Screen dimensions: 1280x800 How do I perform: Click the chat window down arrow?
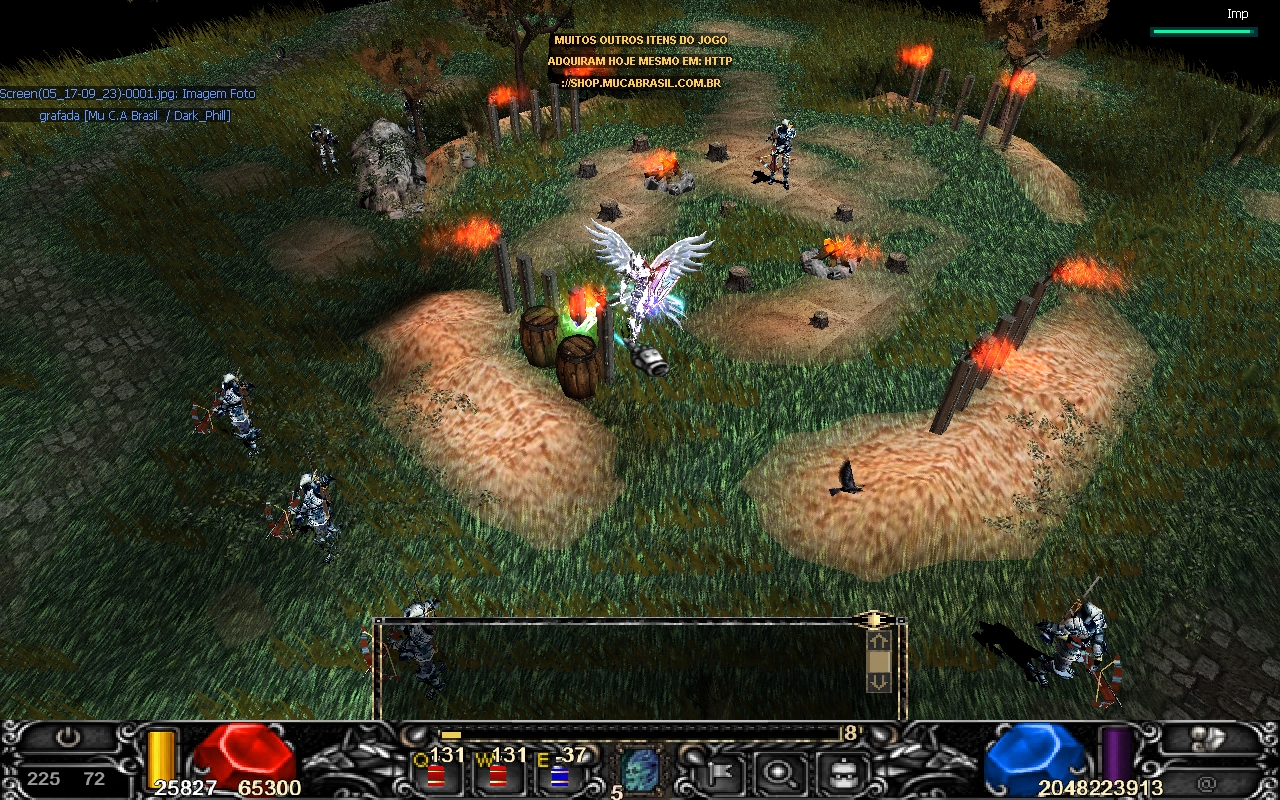878,682
